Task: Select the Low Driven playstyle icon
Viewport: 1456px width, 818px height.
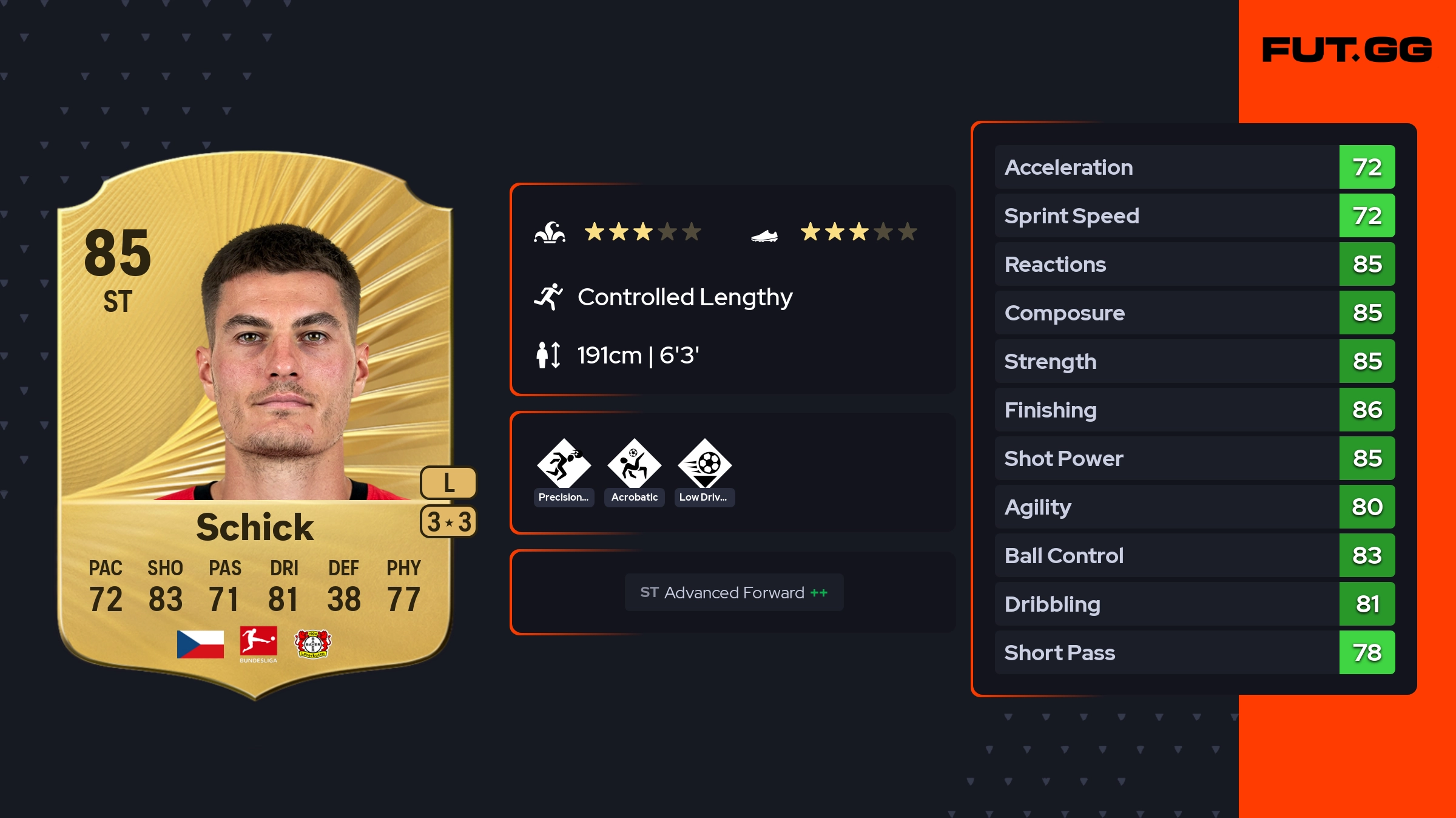Action: 704,465
